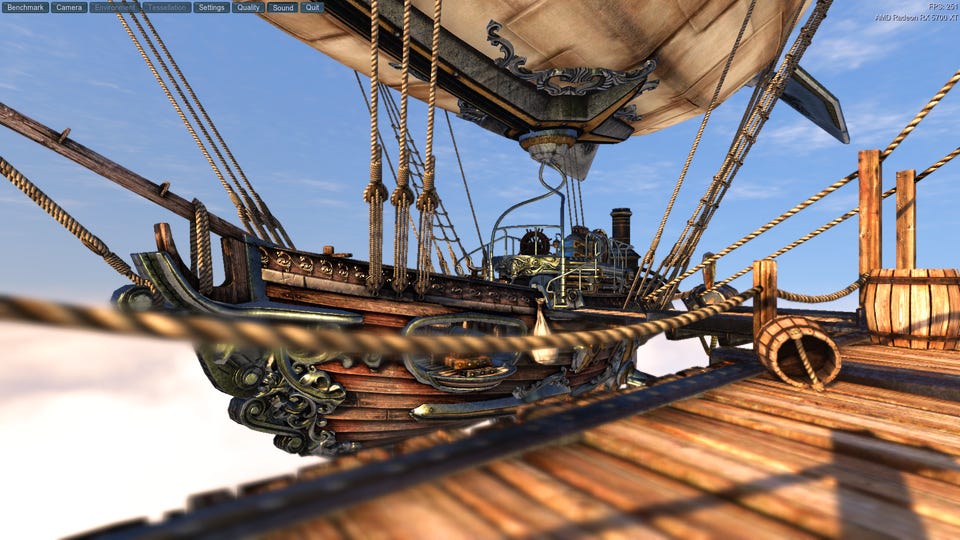This screenshot has width=960, height=540.
Task: Start the Benchmark run
Action: click(x=26, y=7)
